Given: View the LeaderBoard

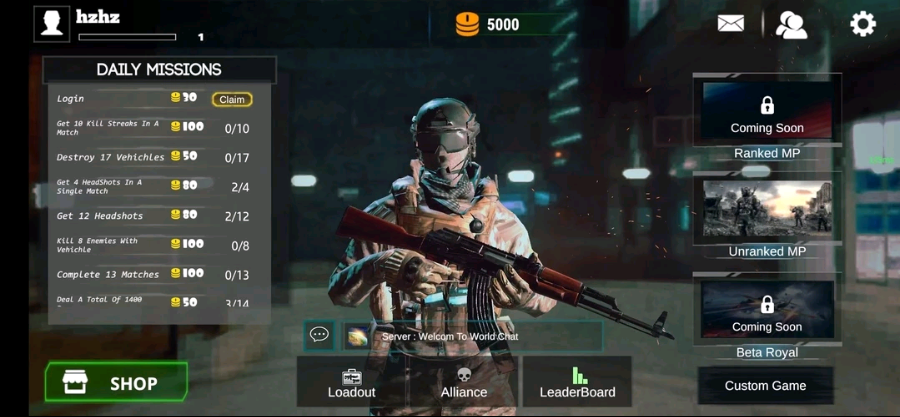Looking at the screenshot, I should point(577,382).
